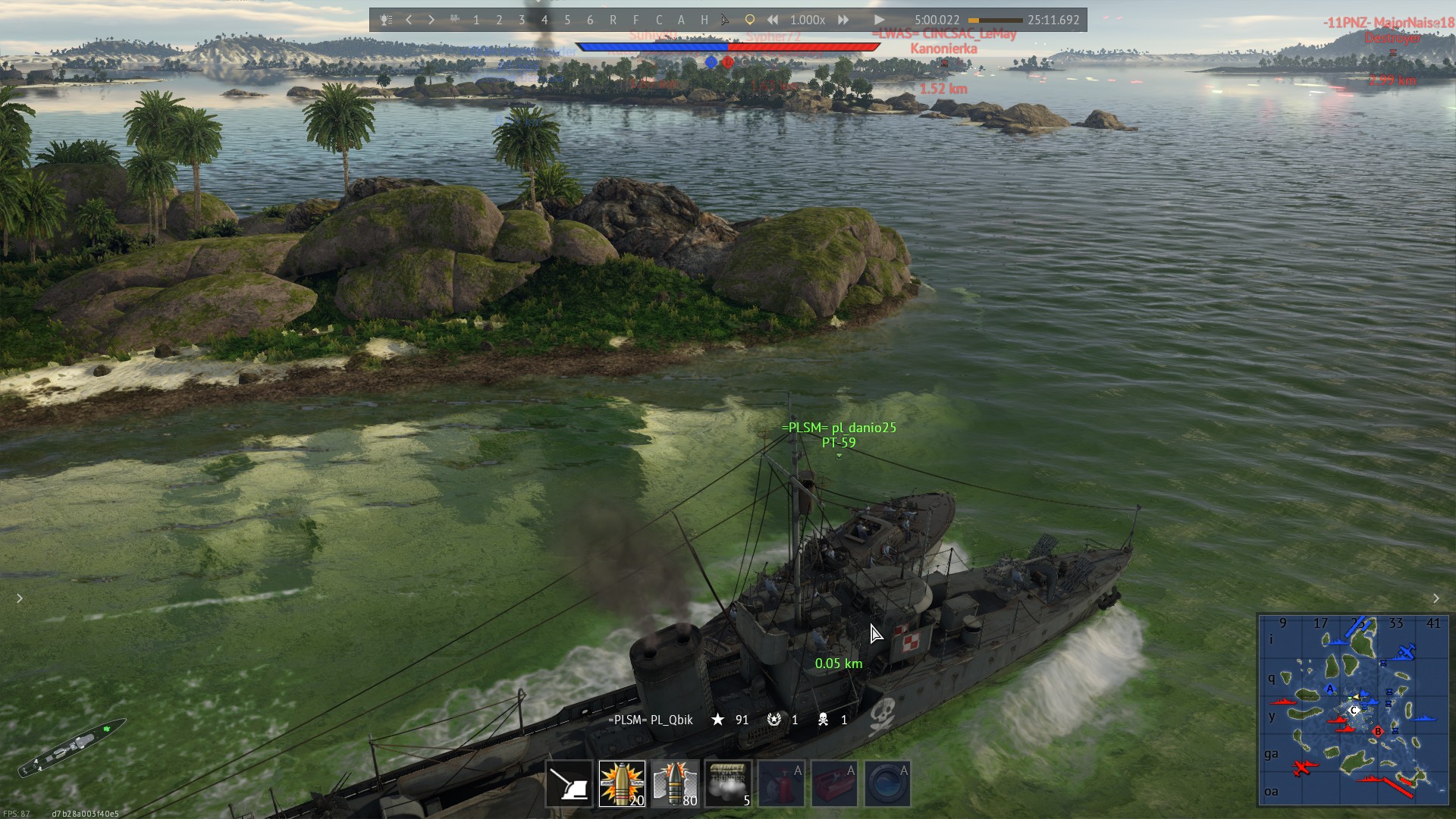
Task: Switch to the previous player in replay
Action: coord(409,20)
